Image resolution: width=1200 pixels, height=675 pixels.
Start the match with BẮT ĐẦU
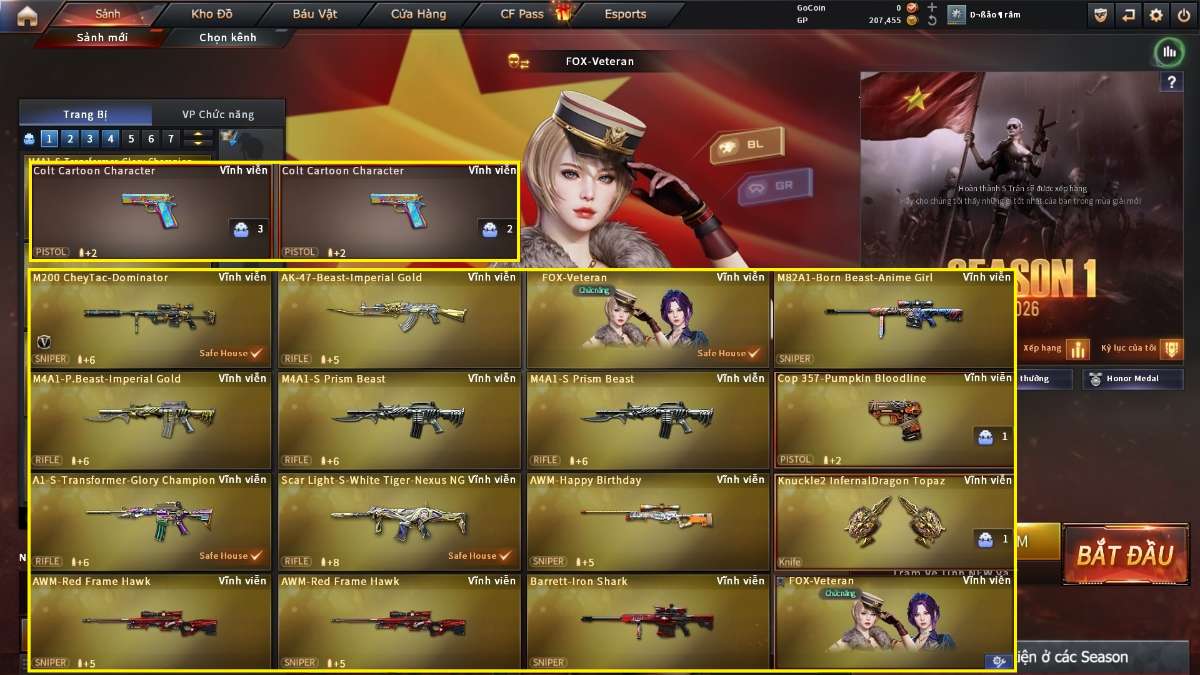point(1124,554)
